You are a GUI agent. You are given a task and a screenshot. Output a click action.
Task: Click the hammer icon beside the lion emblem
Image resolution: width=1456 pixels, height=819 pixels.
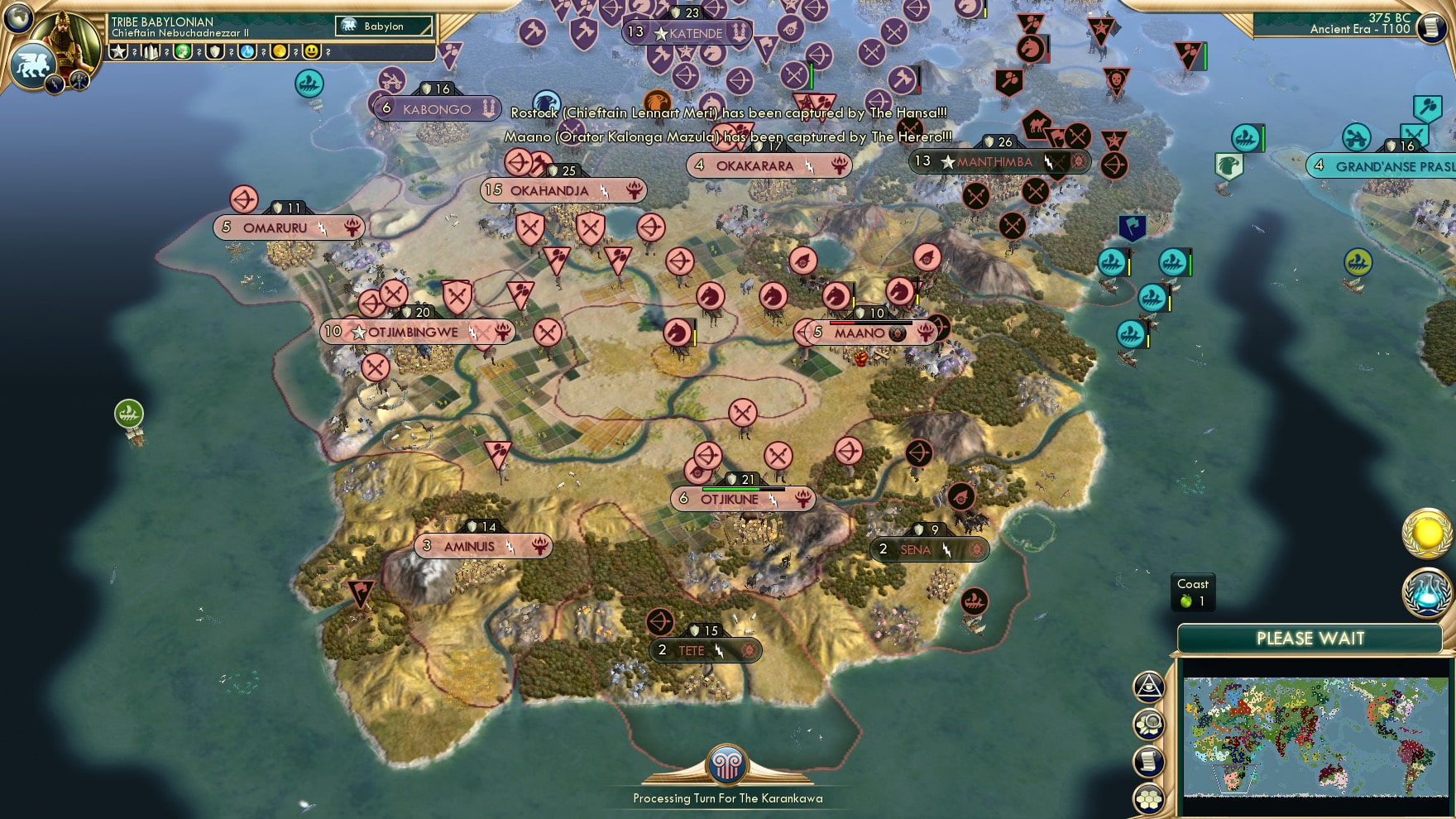tap(79, 80)
